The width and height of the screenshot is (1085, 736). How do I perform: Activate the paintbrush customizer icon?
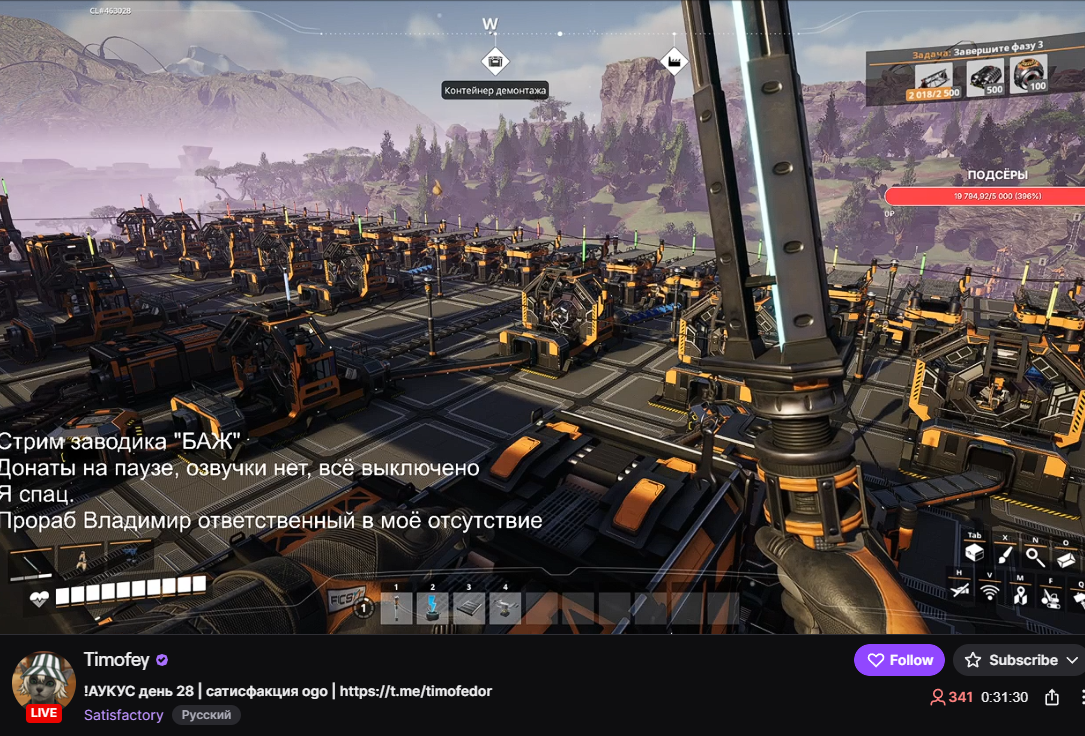pos(1005,555)
